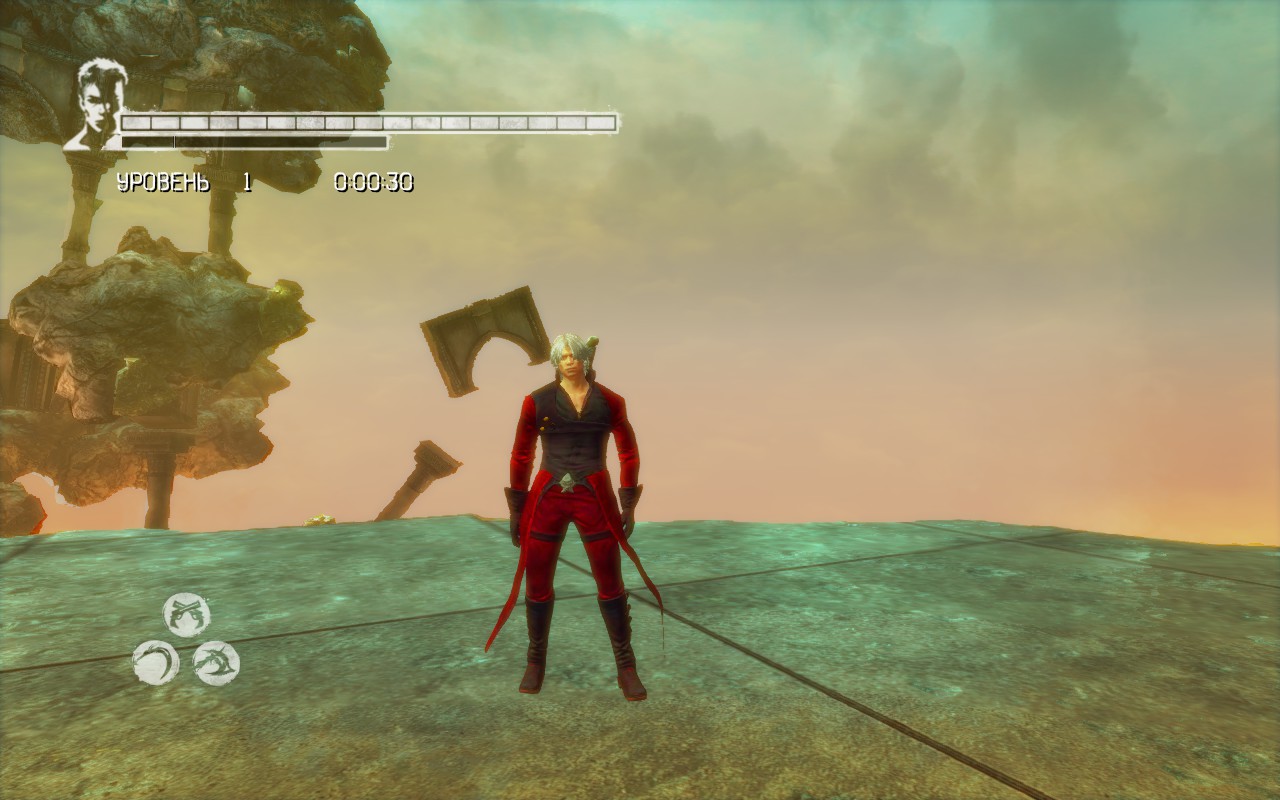
Task: Click the small debris on the platform edge
Action: (x=318, y=520)
